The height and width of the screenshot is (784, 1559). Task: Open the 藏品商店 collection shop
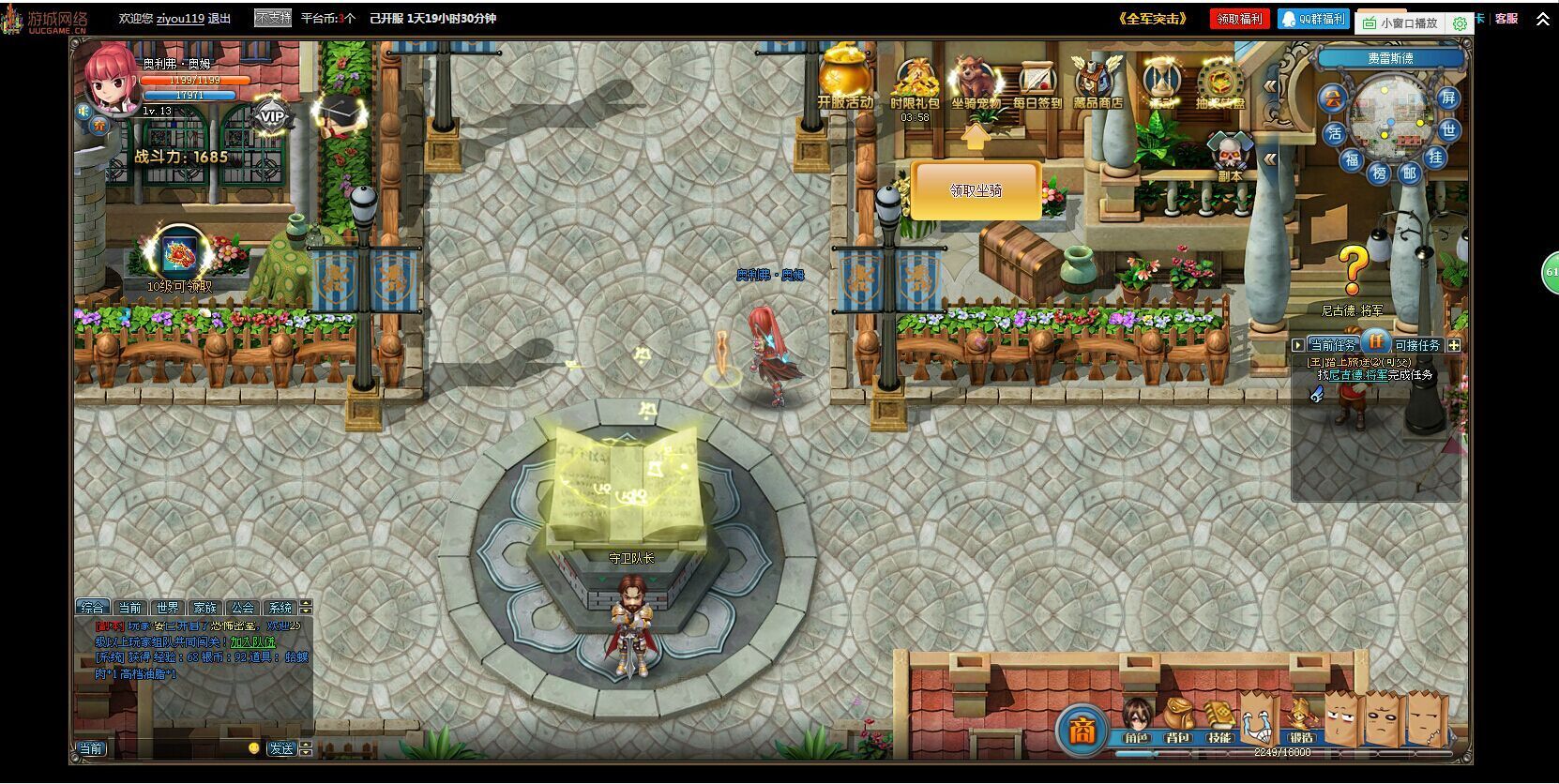pos(1097,80)
